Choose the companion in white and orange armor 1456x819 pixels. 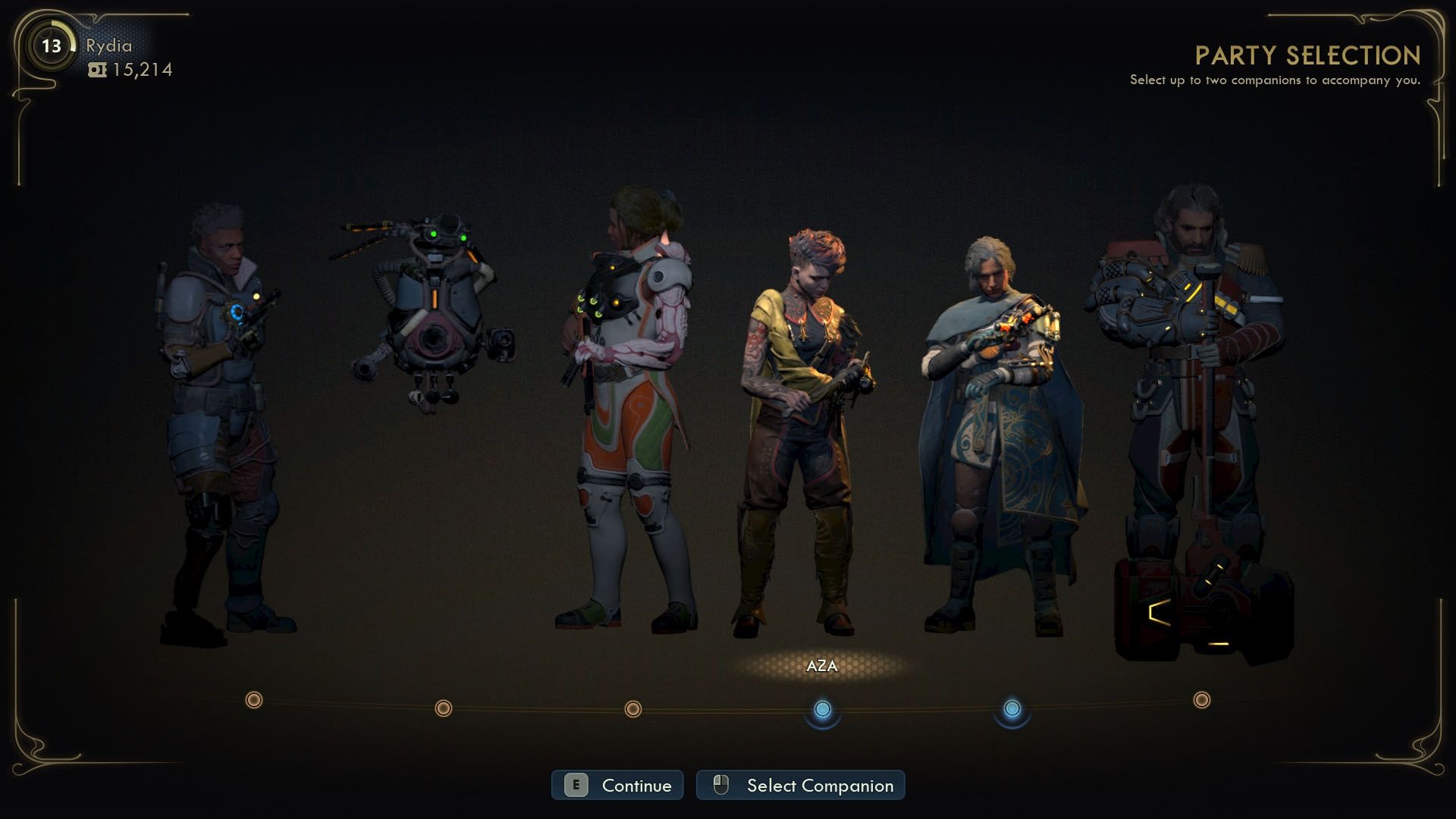click(629, 409)
